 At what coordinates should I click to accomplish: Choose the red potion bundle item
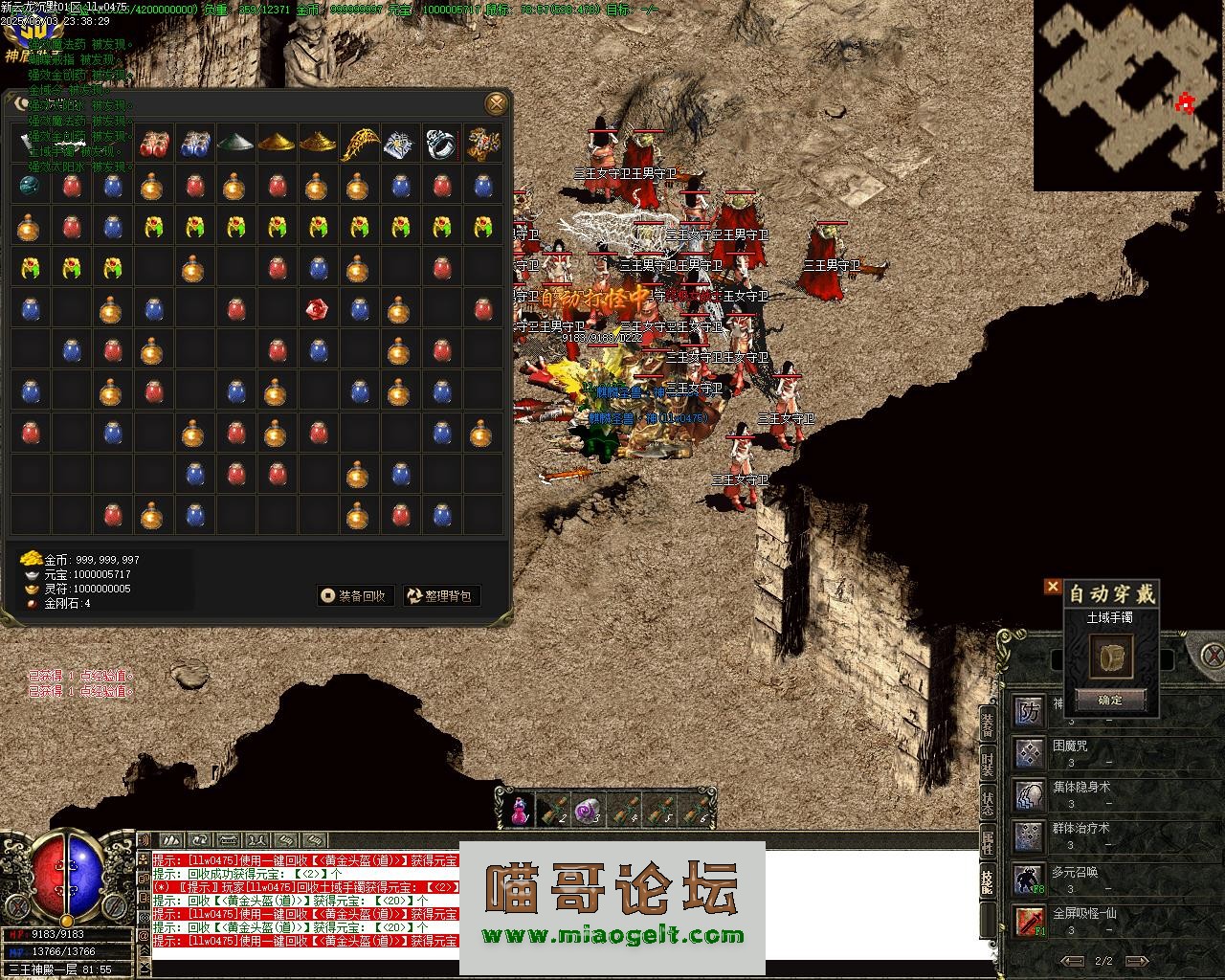(x=153, y=144)
